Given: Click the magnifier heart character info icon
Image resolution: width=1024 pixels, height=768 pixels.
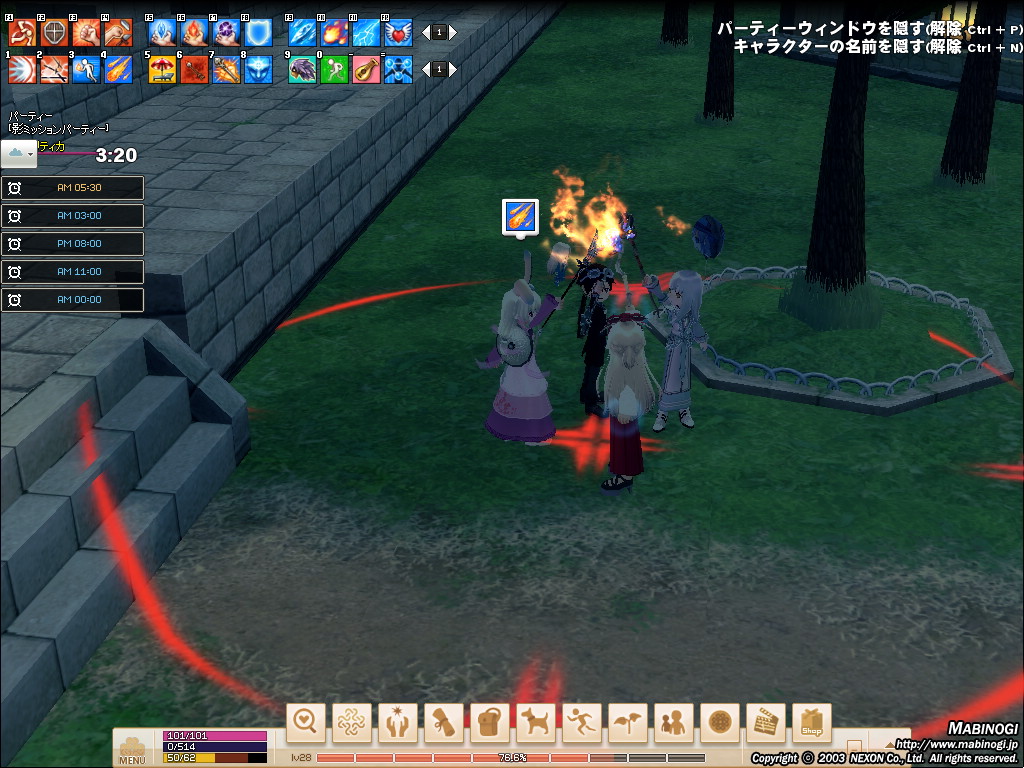Looking at the screenshot, I should tap(306, 722).
